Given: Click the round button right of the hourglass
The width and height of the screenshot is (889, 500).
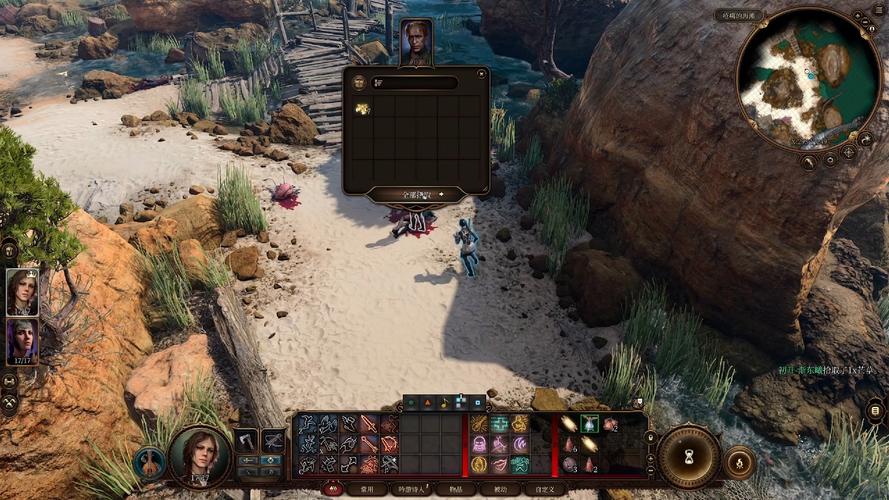Looking at the screenshot, I should (x=739, y=462).
